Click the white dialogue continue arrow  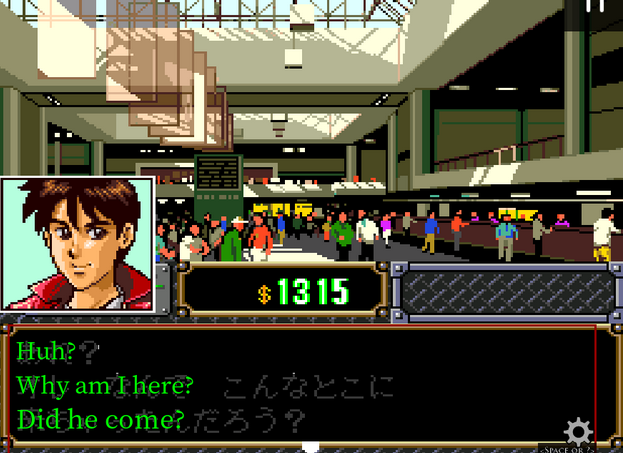click(311, 447)
